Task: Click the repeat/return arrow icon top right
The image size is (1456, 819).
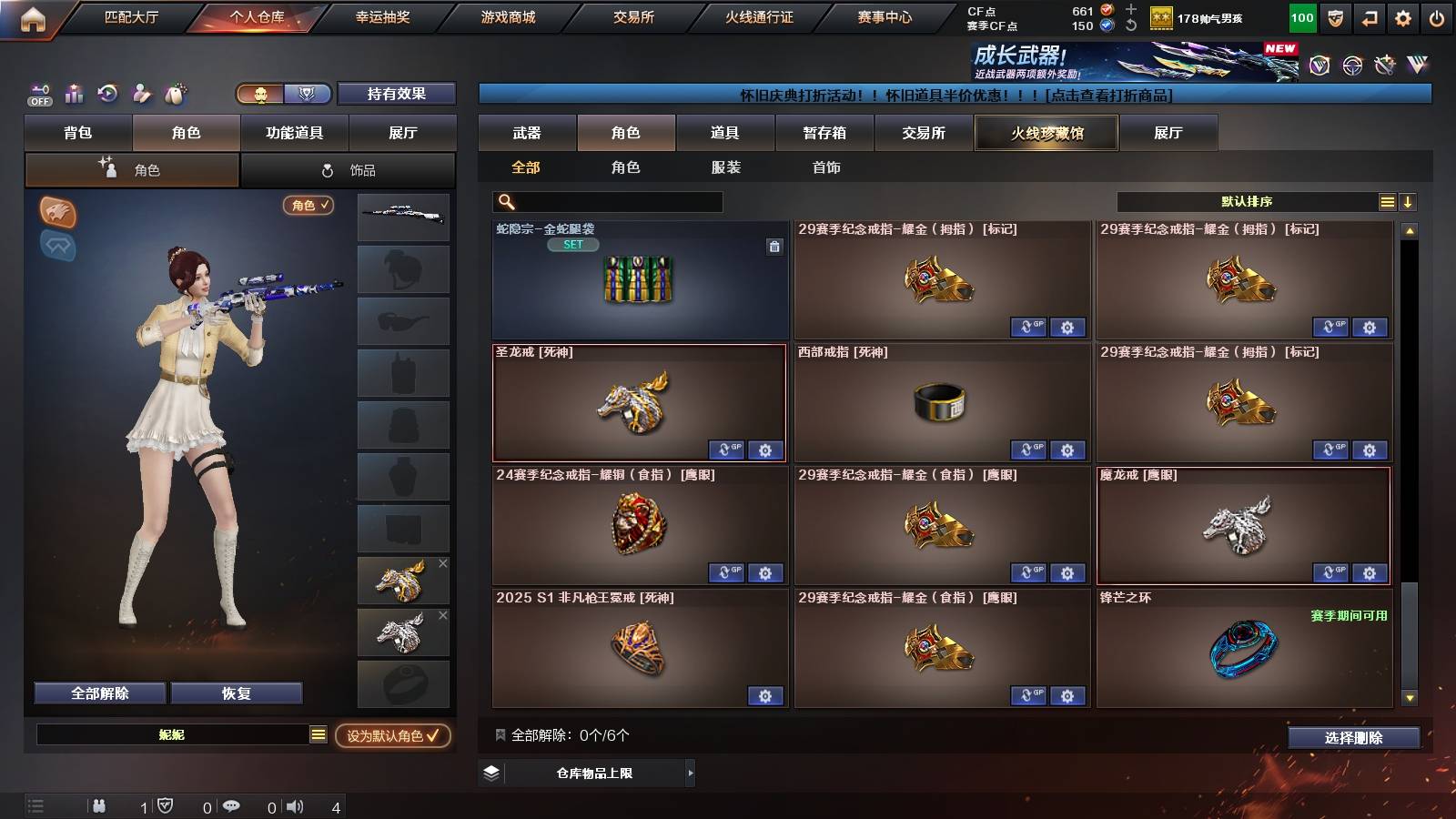Action: [x=1369, y=18]
